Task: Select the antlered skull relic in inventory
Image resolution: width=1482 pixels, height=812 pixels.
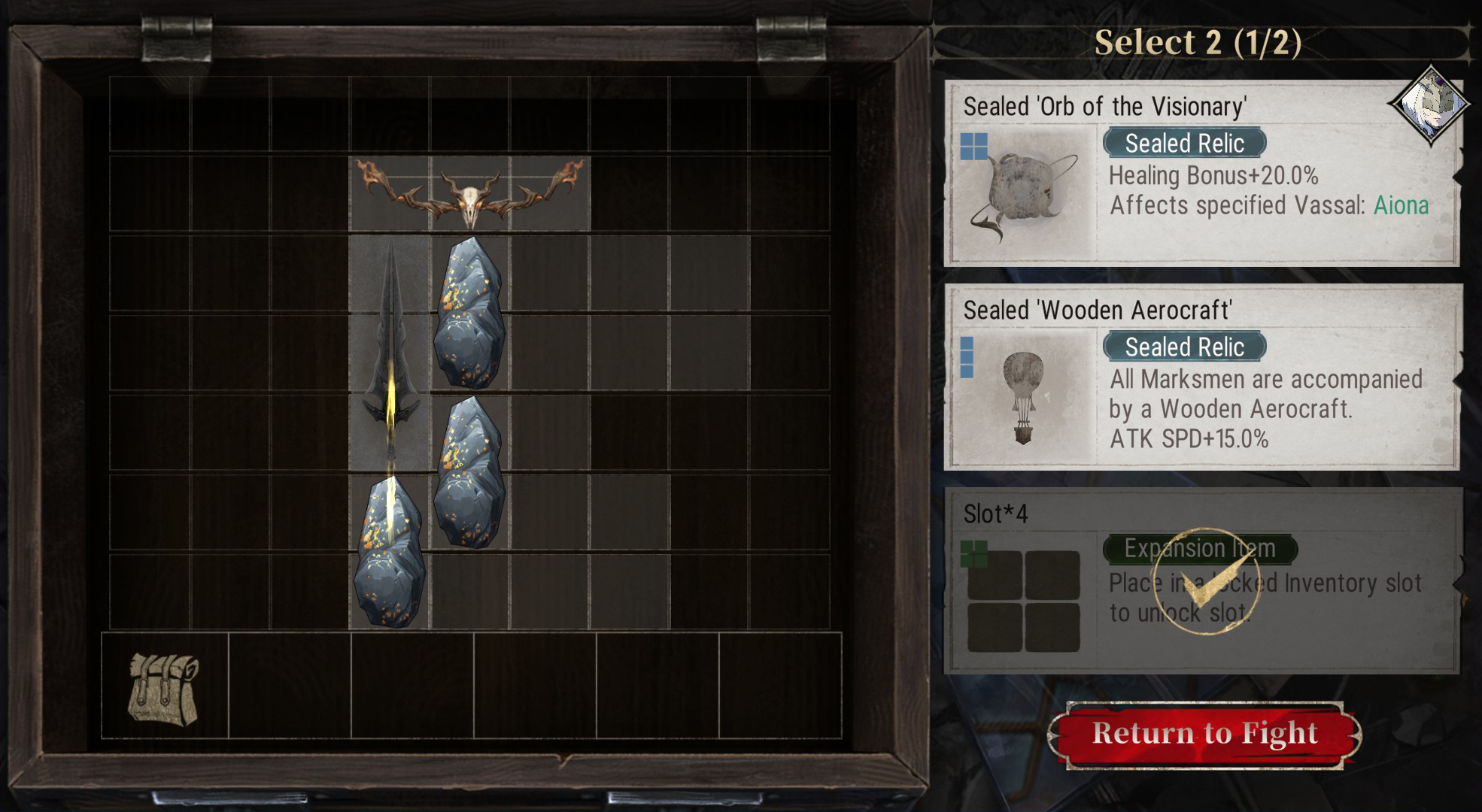Action: [469, 193]
